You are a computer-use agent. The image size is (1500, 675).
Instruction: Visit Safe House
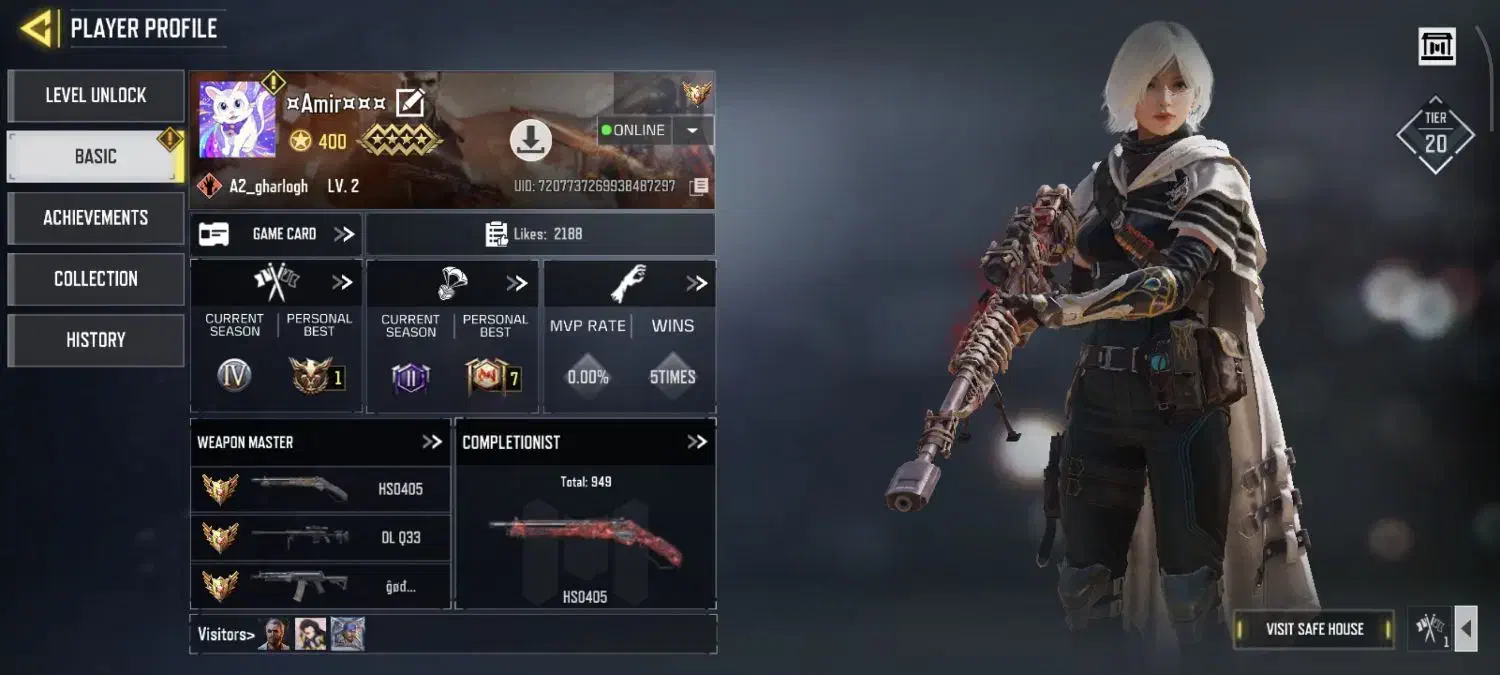coord(1314,629)
